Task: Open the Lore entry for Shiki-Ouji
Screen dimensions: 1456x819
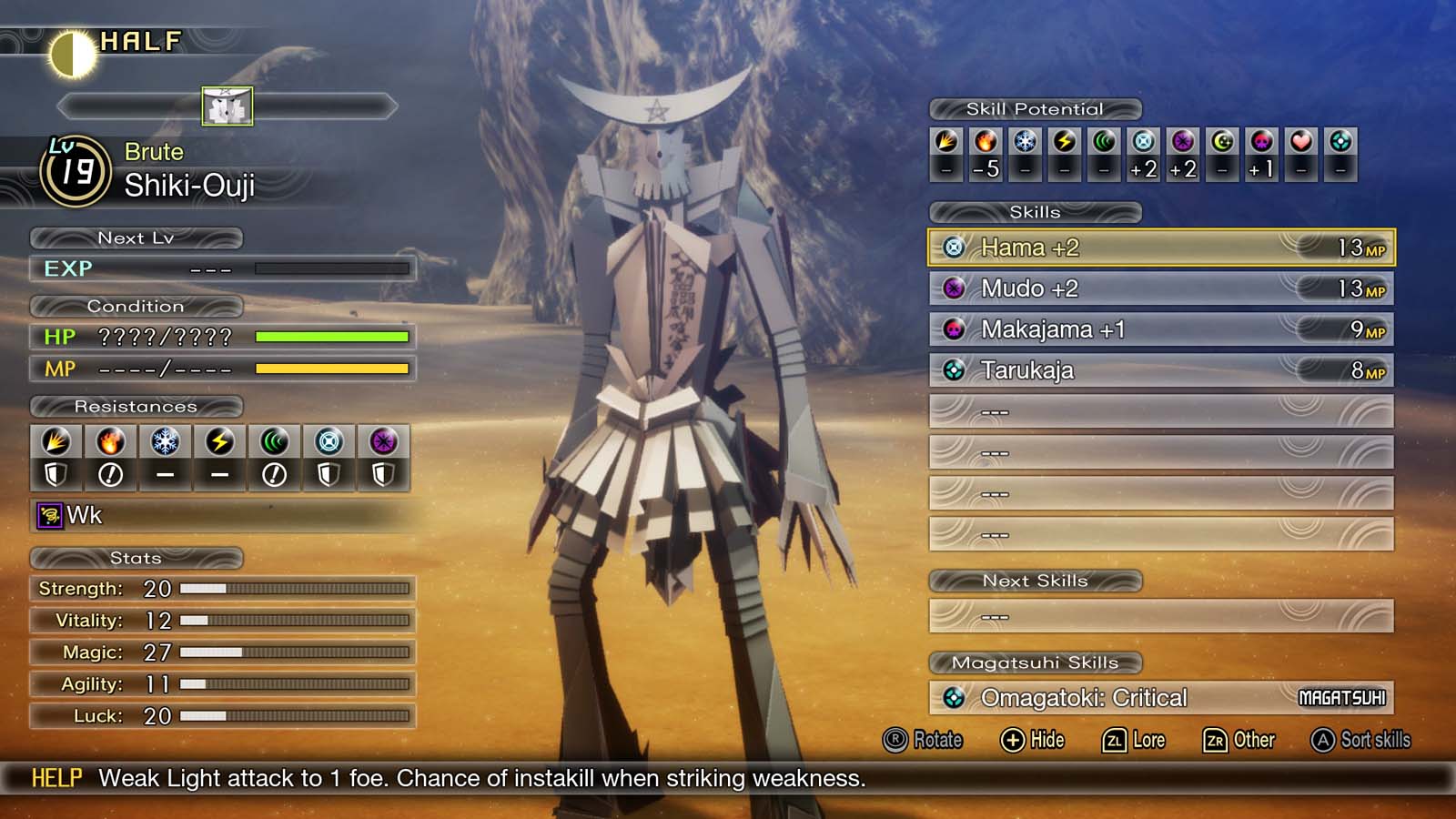Action: click(1136, 740)
